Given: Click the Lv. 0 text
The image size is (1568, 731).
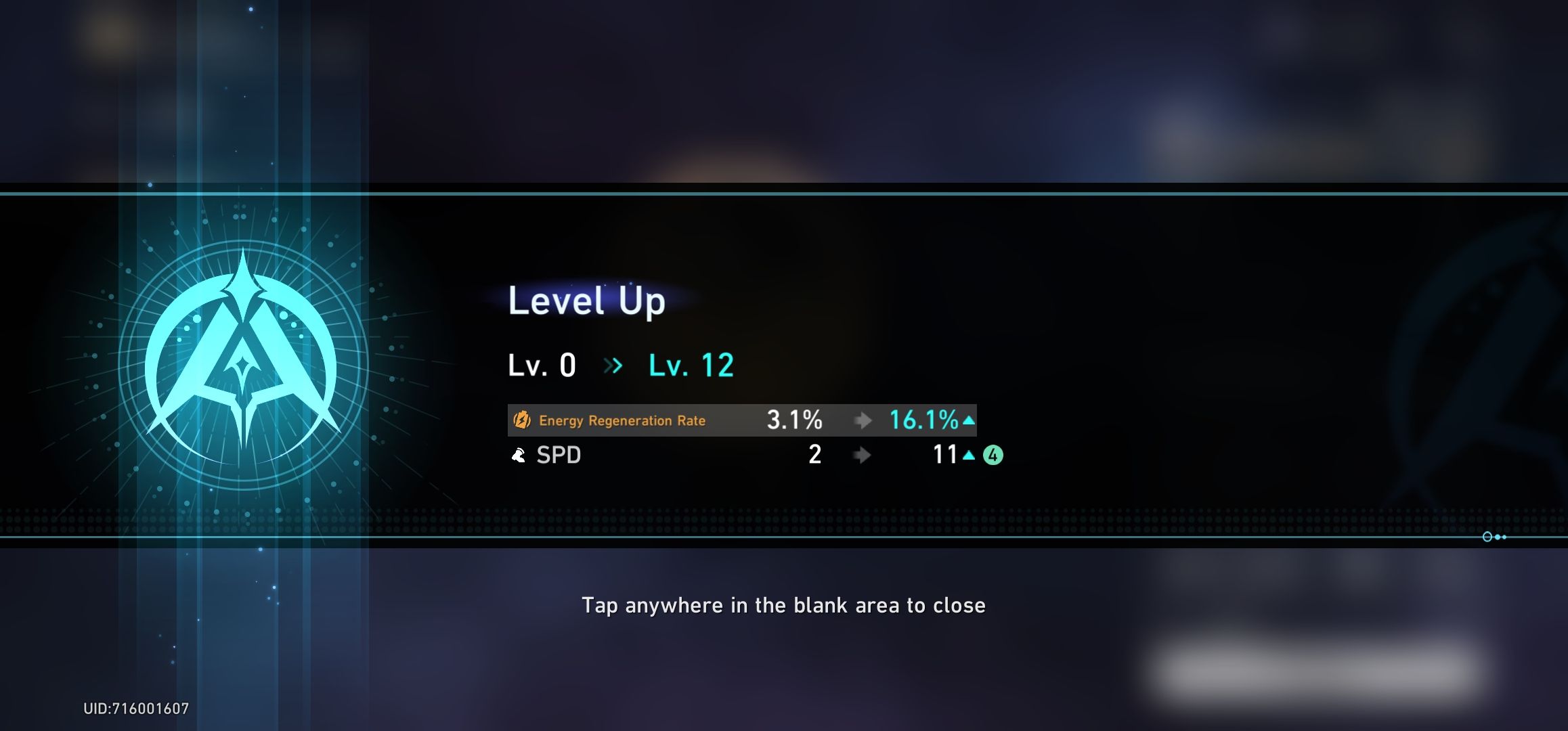Looking at the screenshot, I should 542,364.
